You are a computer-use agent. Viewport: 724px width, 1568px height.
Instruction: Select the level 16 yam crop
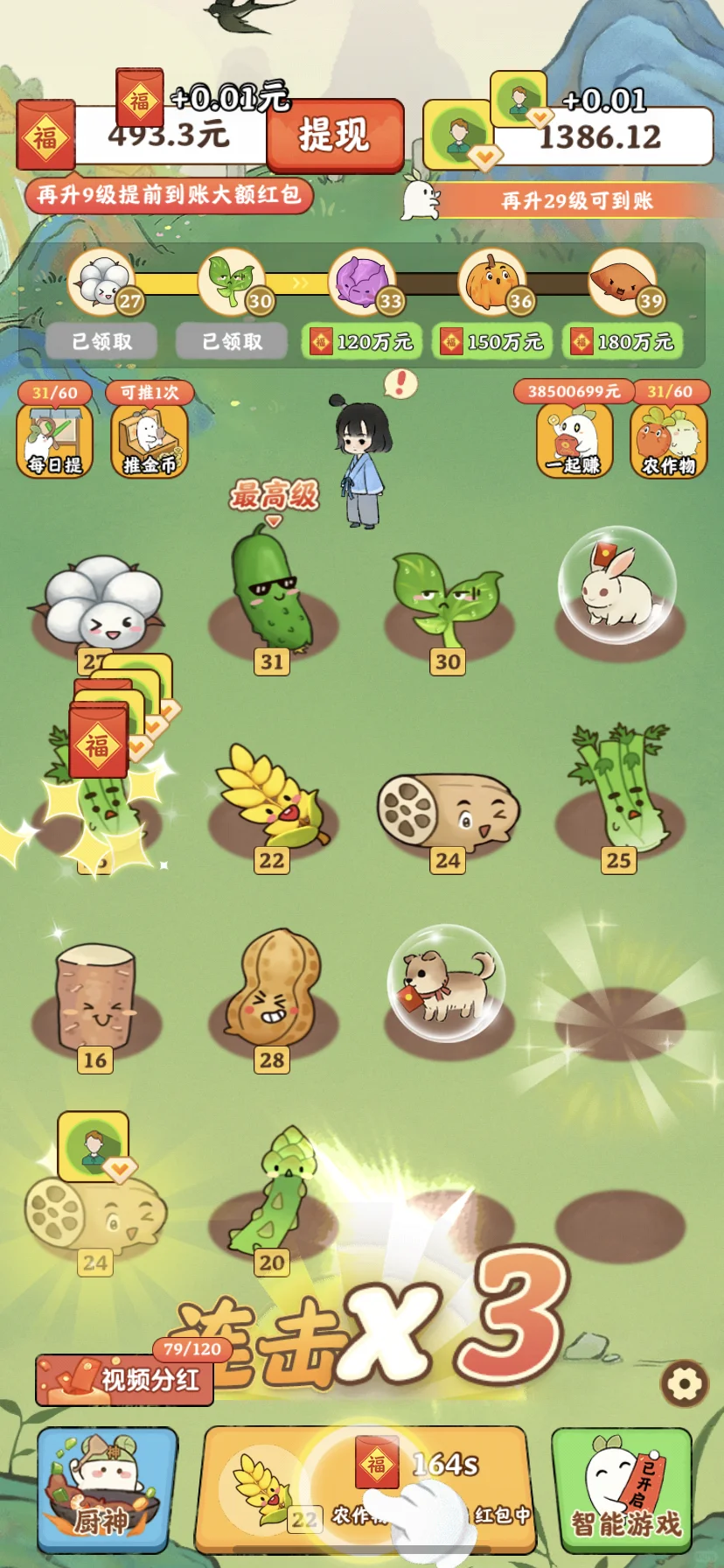click(95, 997)
